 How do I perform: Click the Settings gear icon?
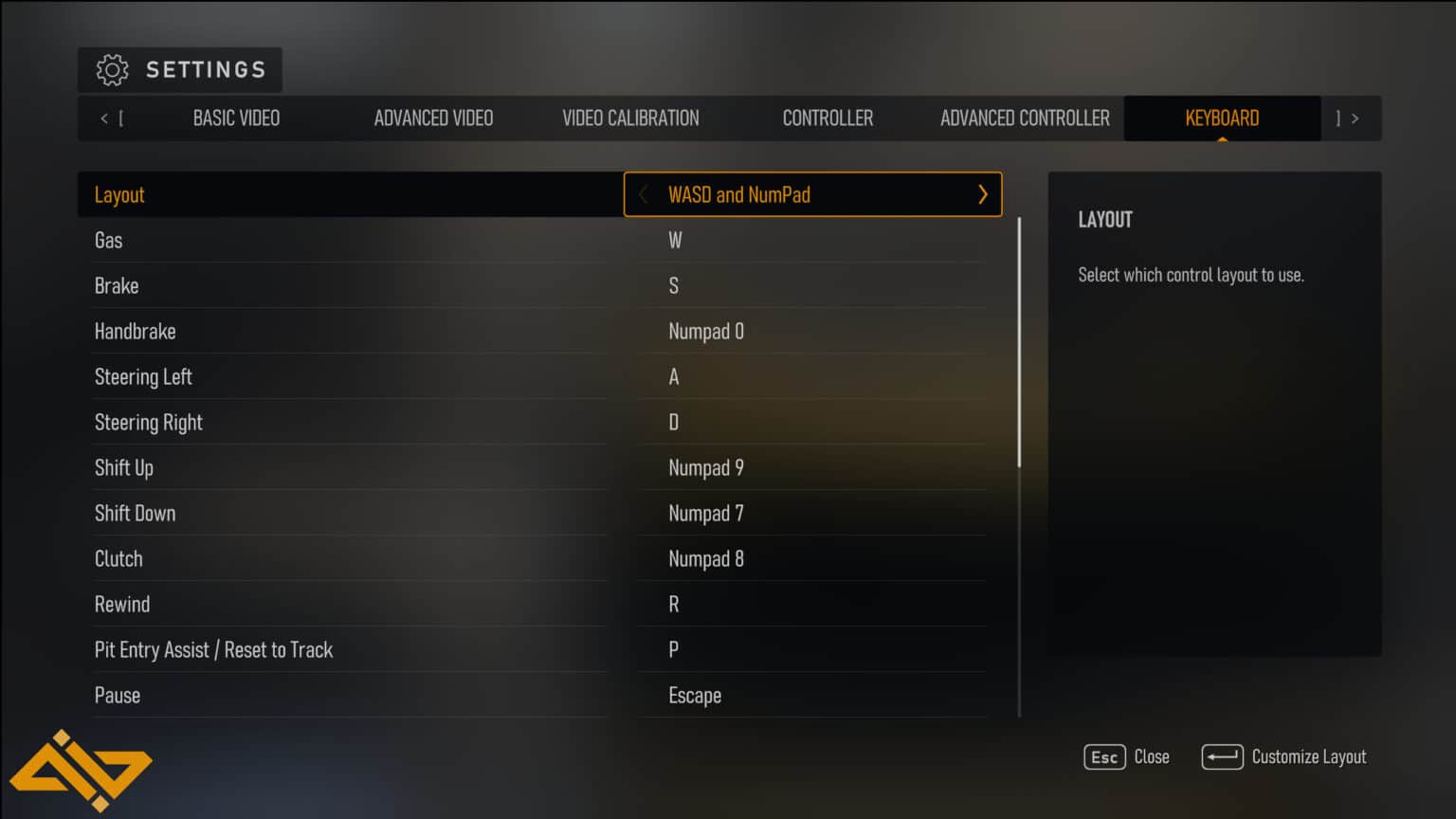[x=112, y=69]
